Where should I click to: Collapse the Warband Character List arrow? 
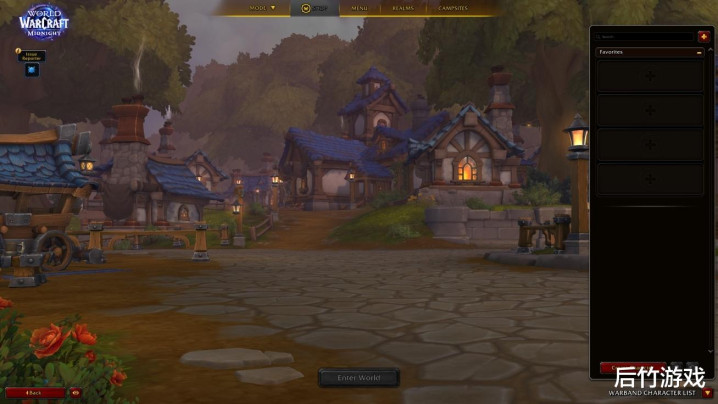click(x=708, y=393)
